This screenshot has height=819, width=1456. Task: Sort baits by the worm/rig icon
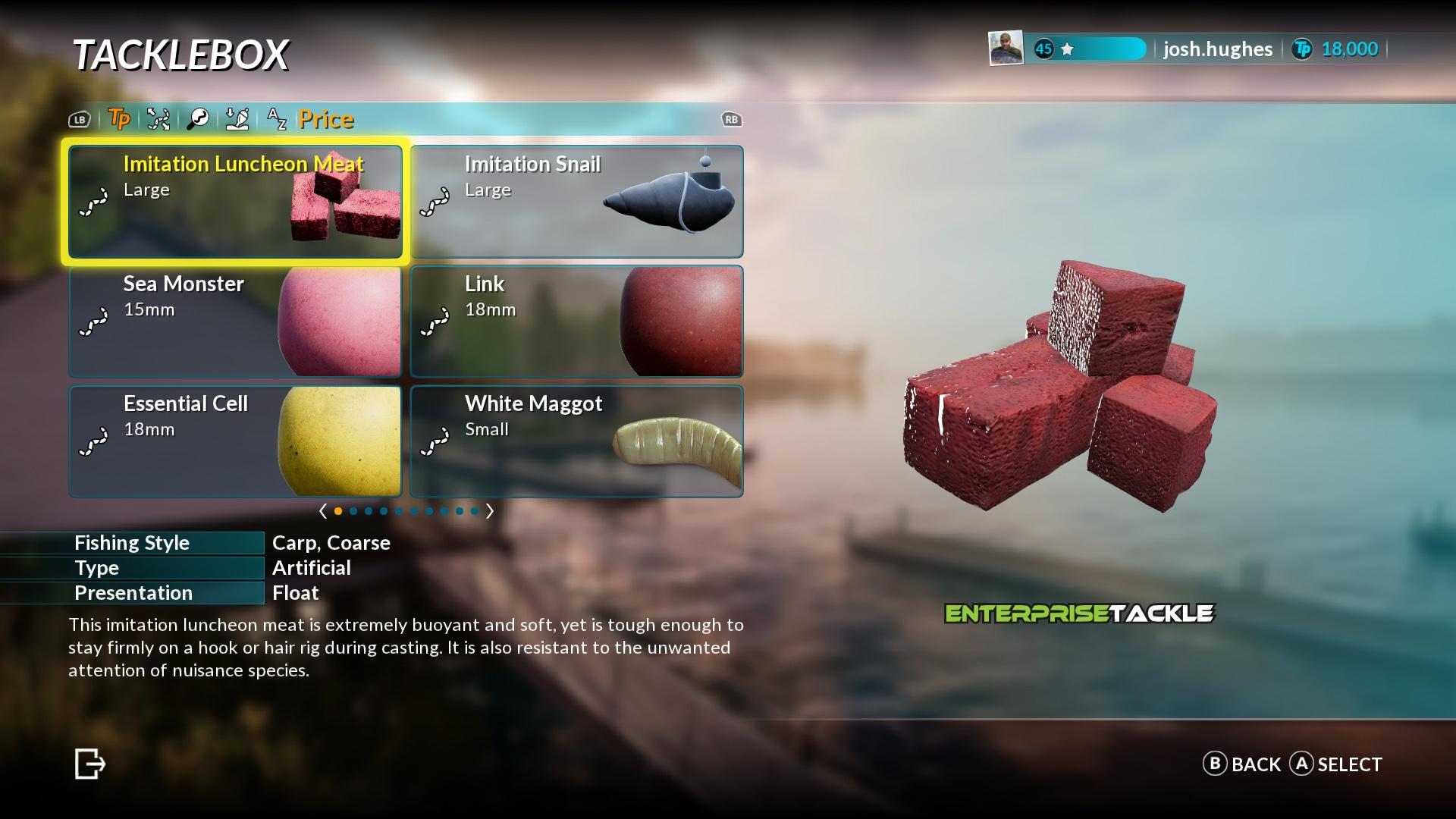pyautogui.click(x=158, y=119)
